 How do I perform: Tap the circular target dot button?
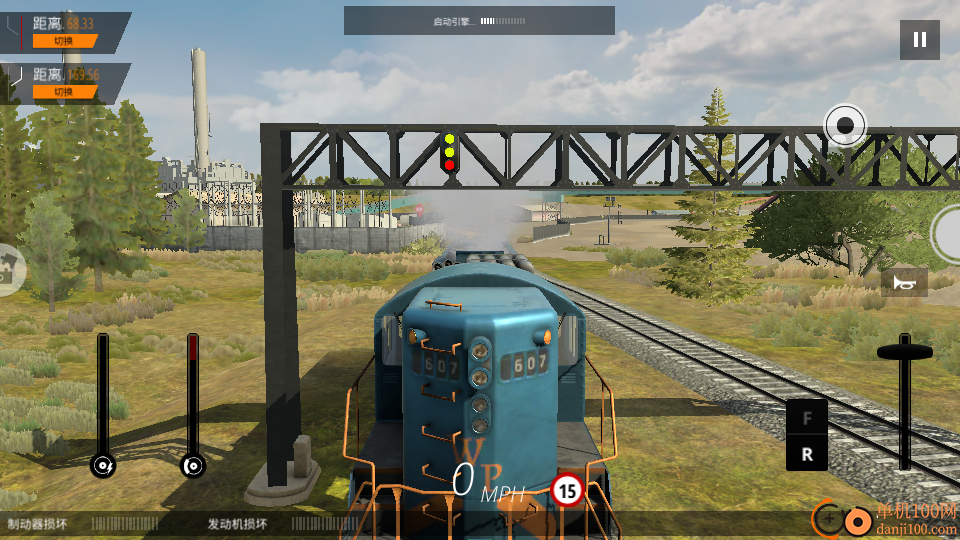tap(845, 125)
